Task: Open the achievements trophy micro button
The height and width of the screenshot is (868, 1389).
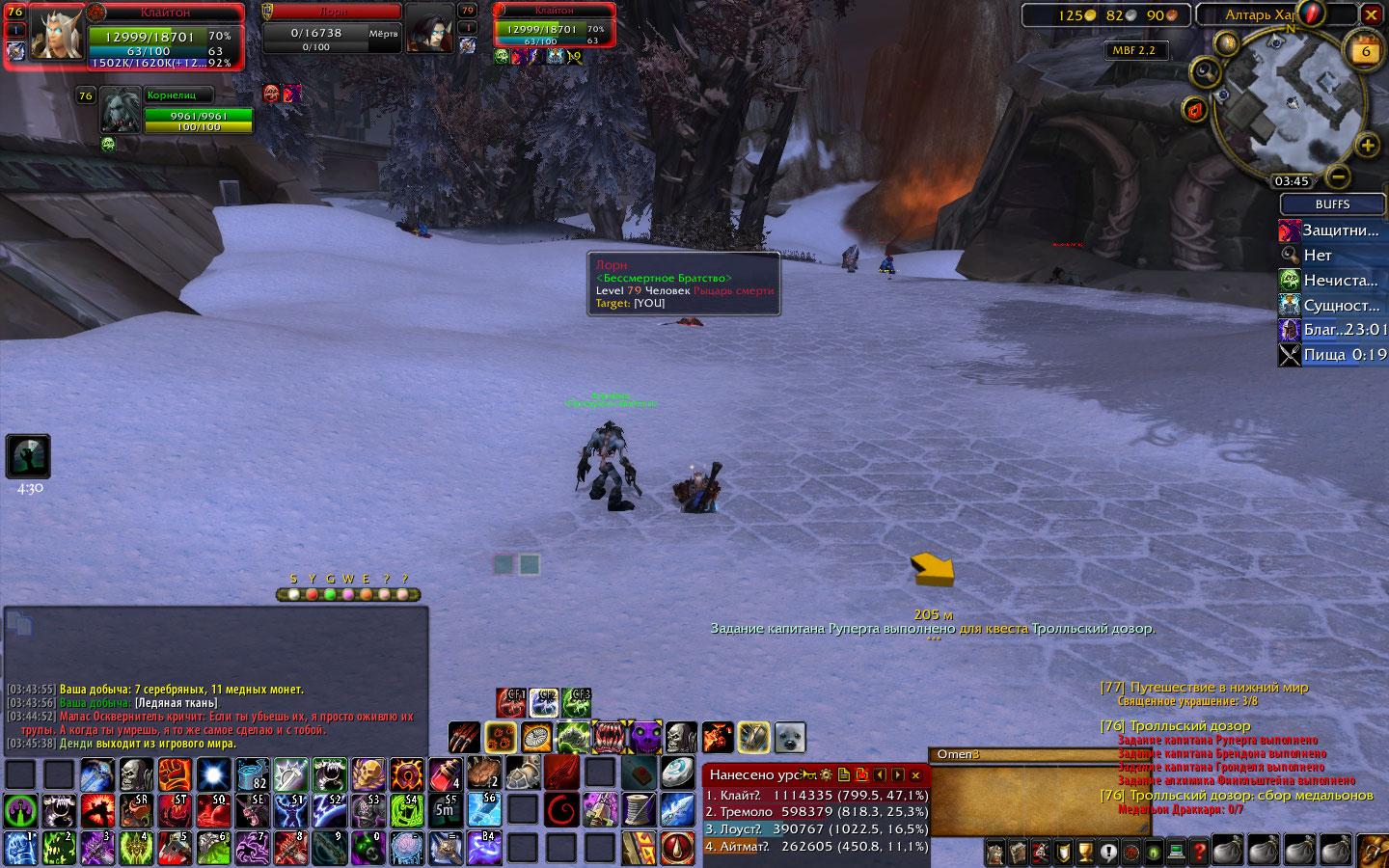Action: pyautogui.click(x=1085, y=853)
